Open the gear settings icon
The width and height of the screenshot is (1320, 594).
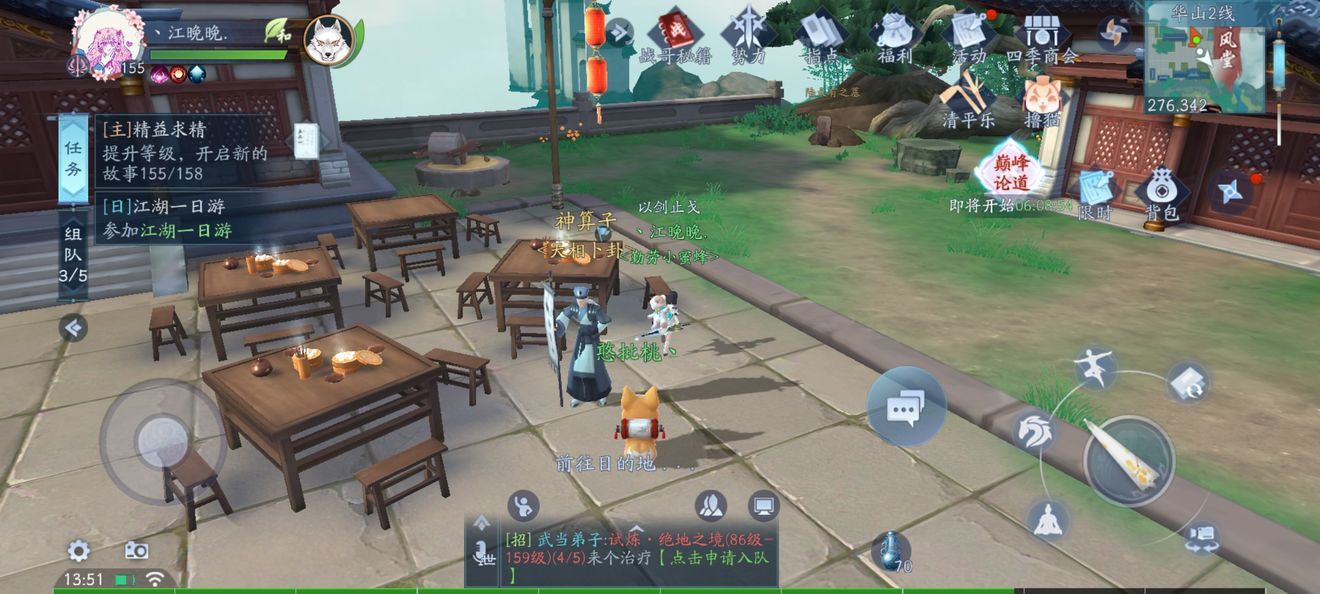coord(78,550)
